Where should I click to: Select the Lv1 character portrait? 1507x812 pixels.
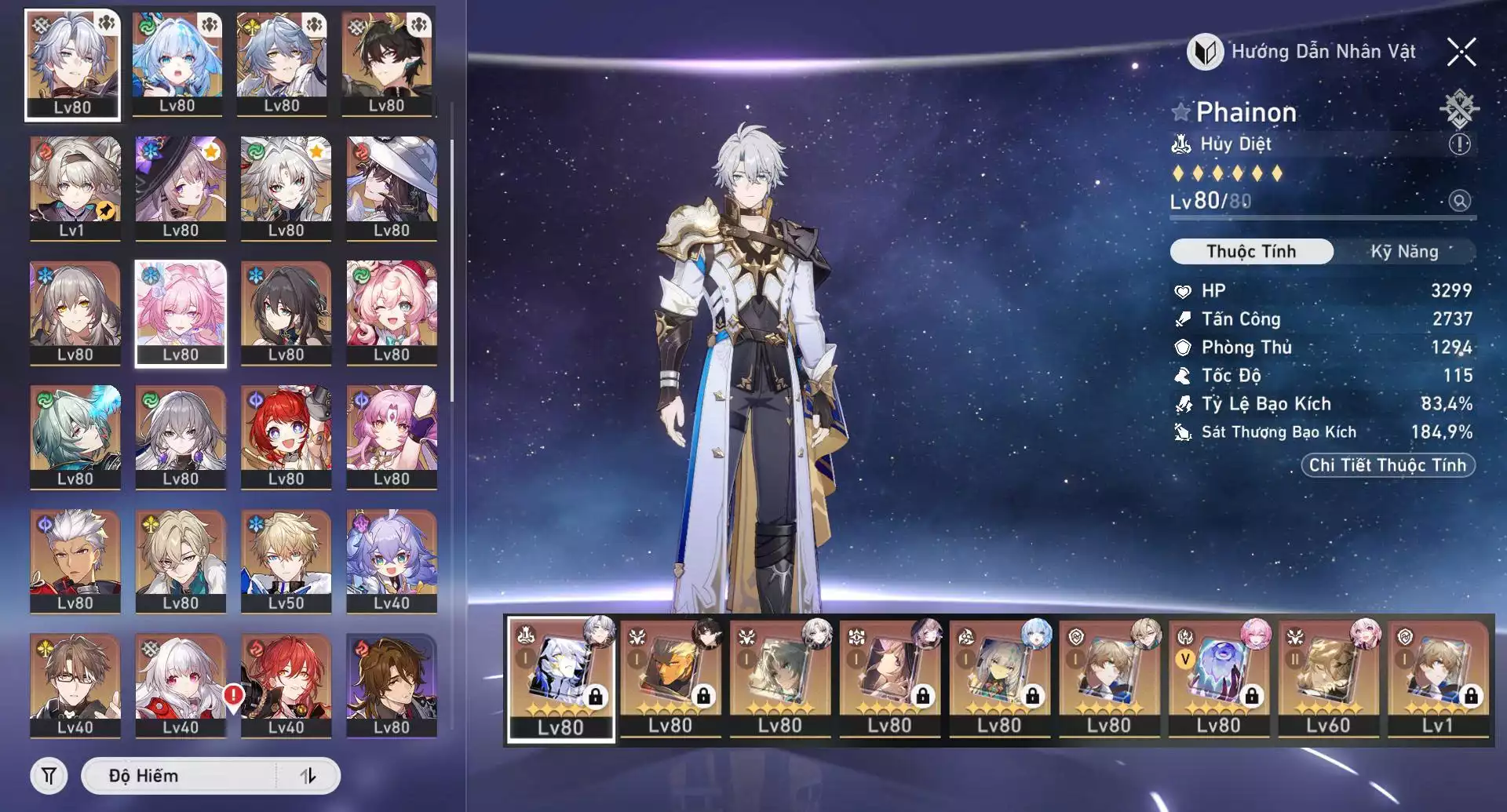(75, 188)
